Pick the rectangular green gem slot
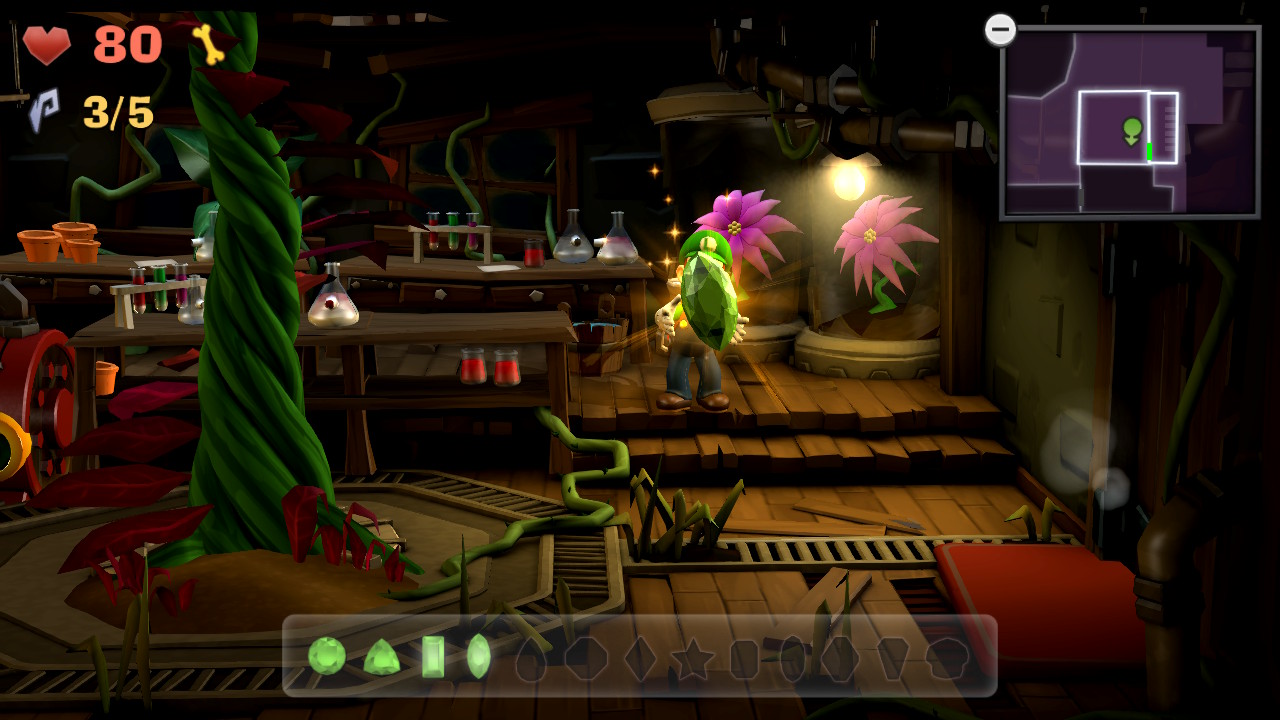 [x=433, y=657]
